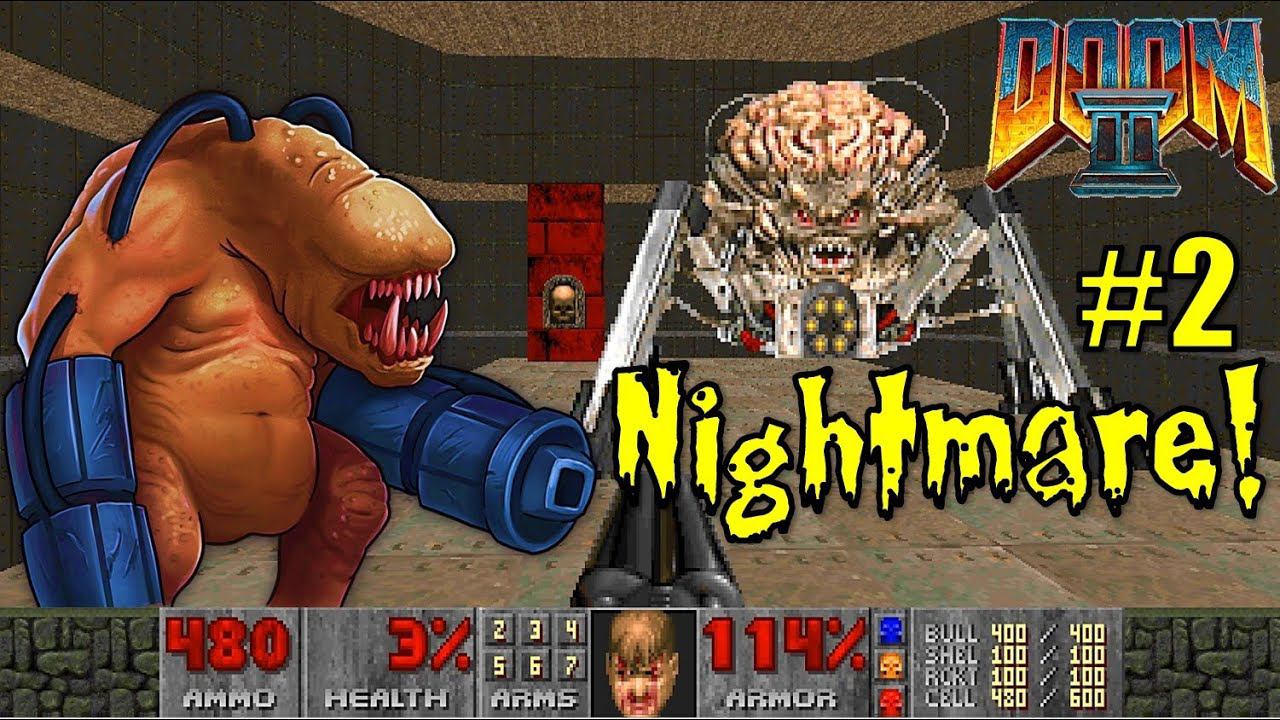This screenshot has width=1280, height=720.
Task: Toggle weapon slot 7 in the ARMS panel
Action: tap(571, 667)
